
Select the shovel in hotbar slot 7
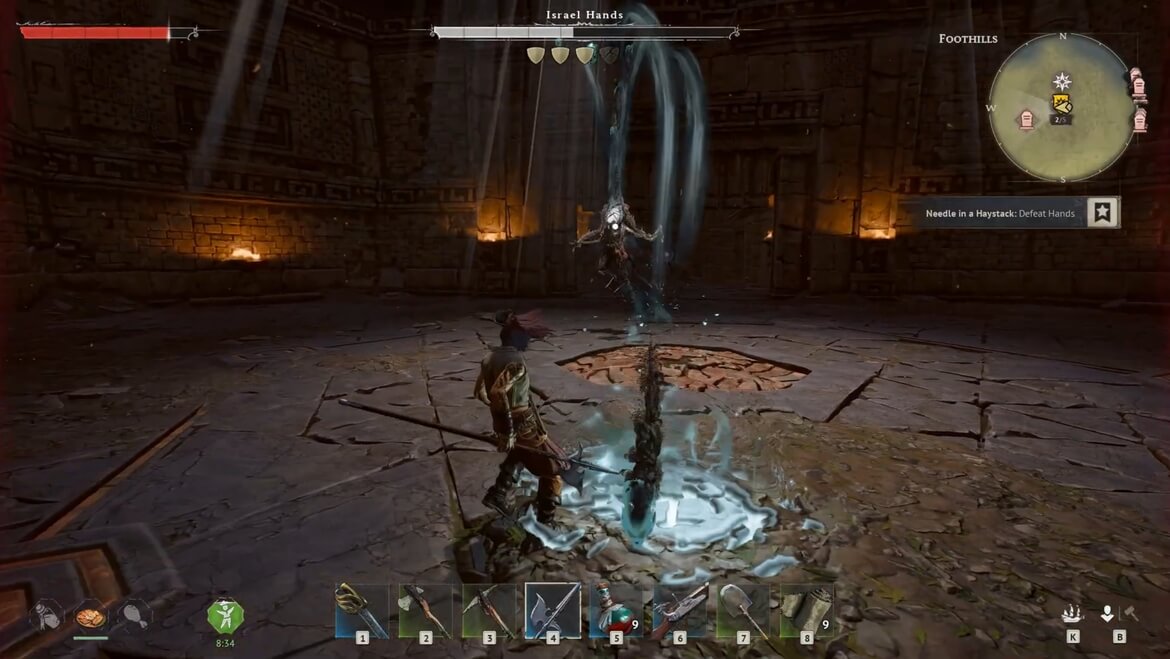743,610
